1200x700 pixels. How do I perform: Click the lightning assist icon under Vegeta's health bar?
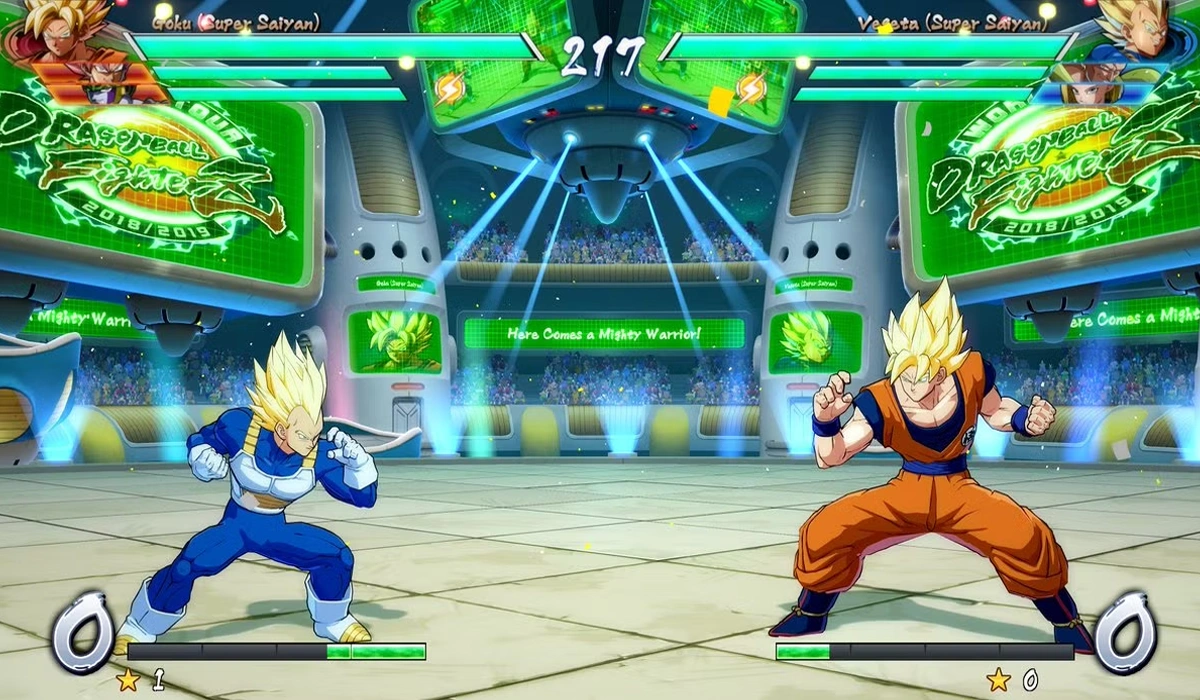[751, 89]
